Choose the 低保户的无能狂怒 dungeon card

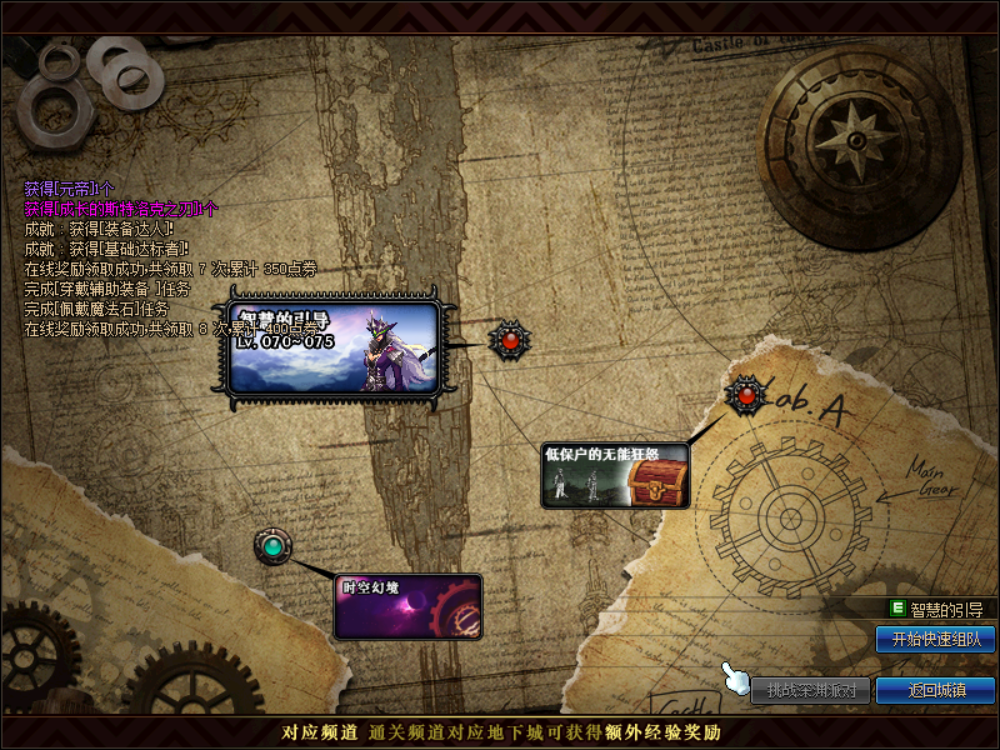tap(615, 476)
